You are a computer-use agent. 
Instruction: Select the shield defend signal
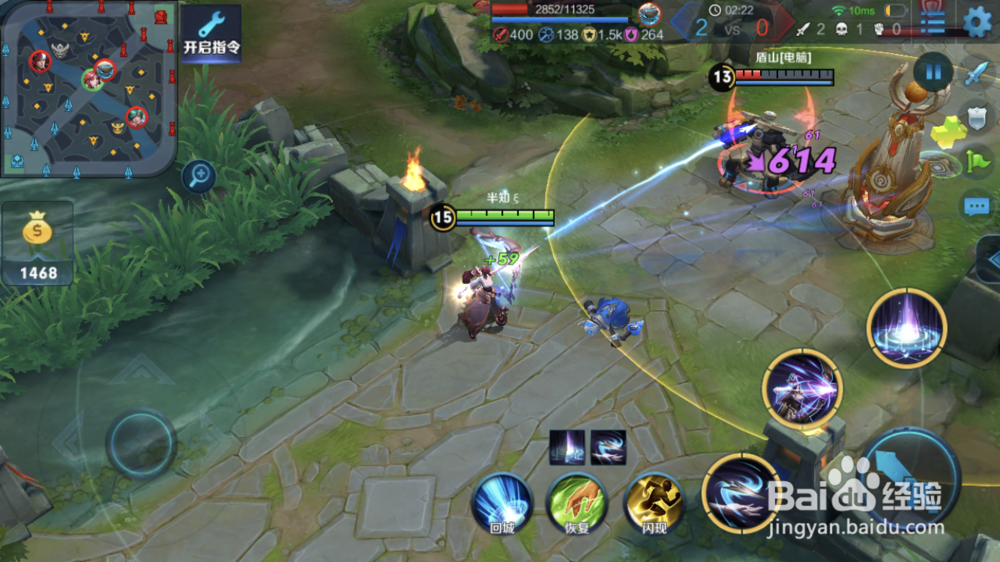[976, 117]
